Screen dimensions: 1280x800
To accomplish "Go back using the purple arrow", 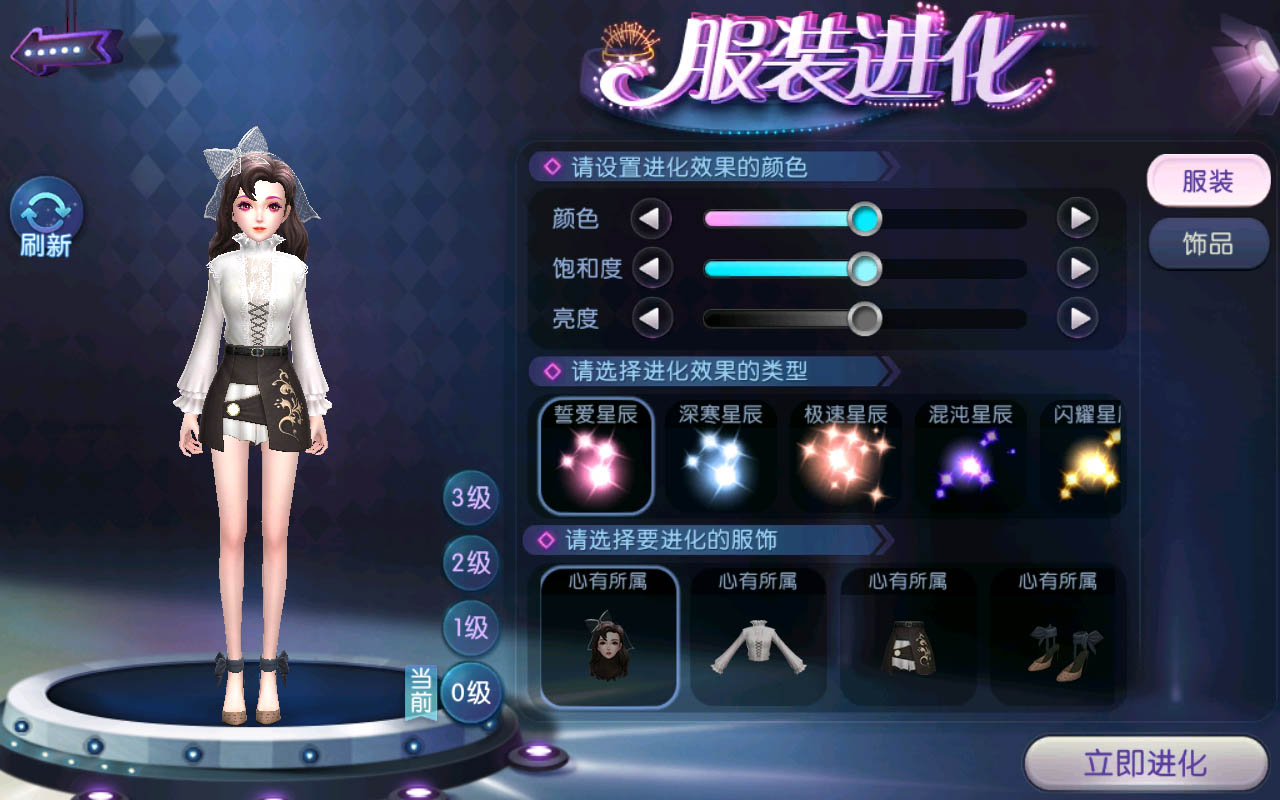I will pyautogui.click(x=66, y=47).
